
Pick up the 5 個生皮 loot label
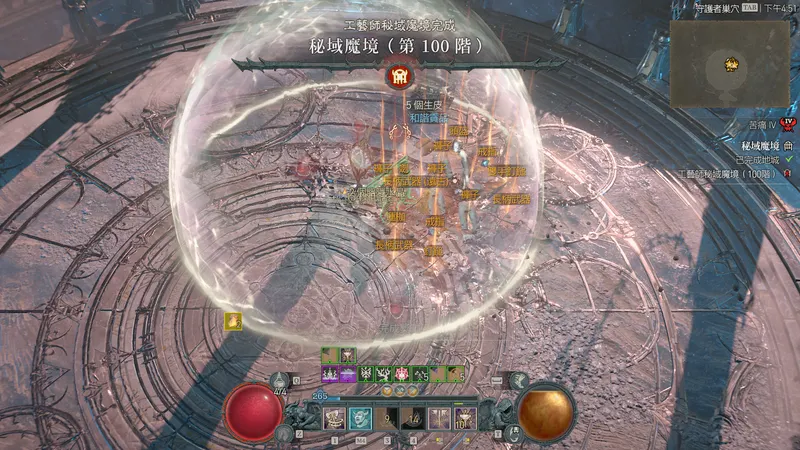click(x=424, y=104)
